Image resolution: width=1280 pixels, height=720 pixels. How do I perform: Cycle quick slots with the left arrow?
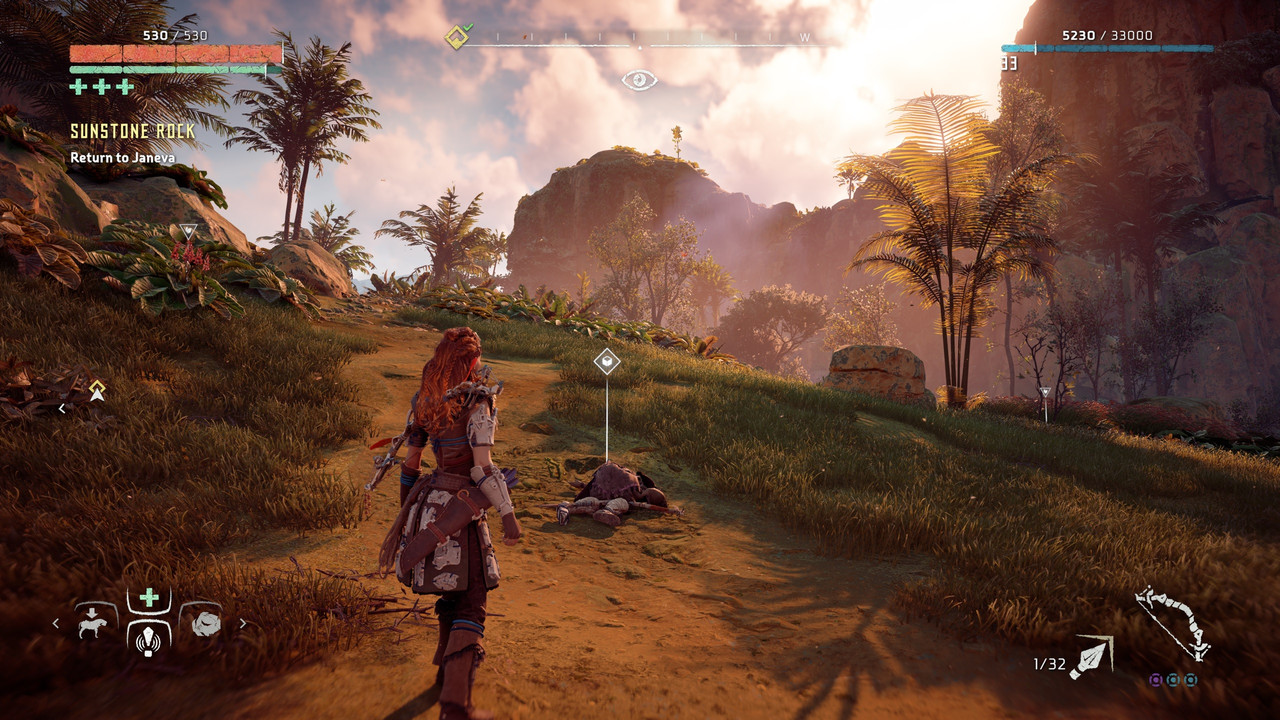click(56, 624)
